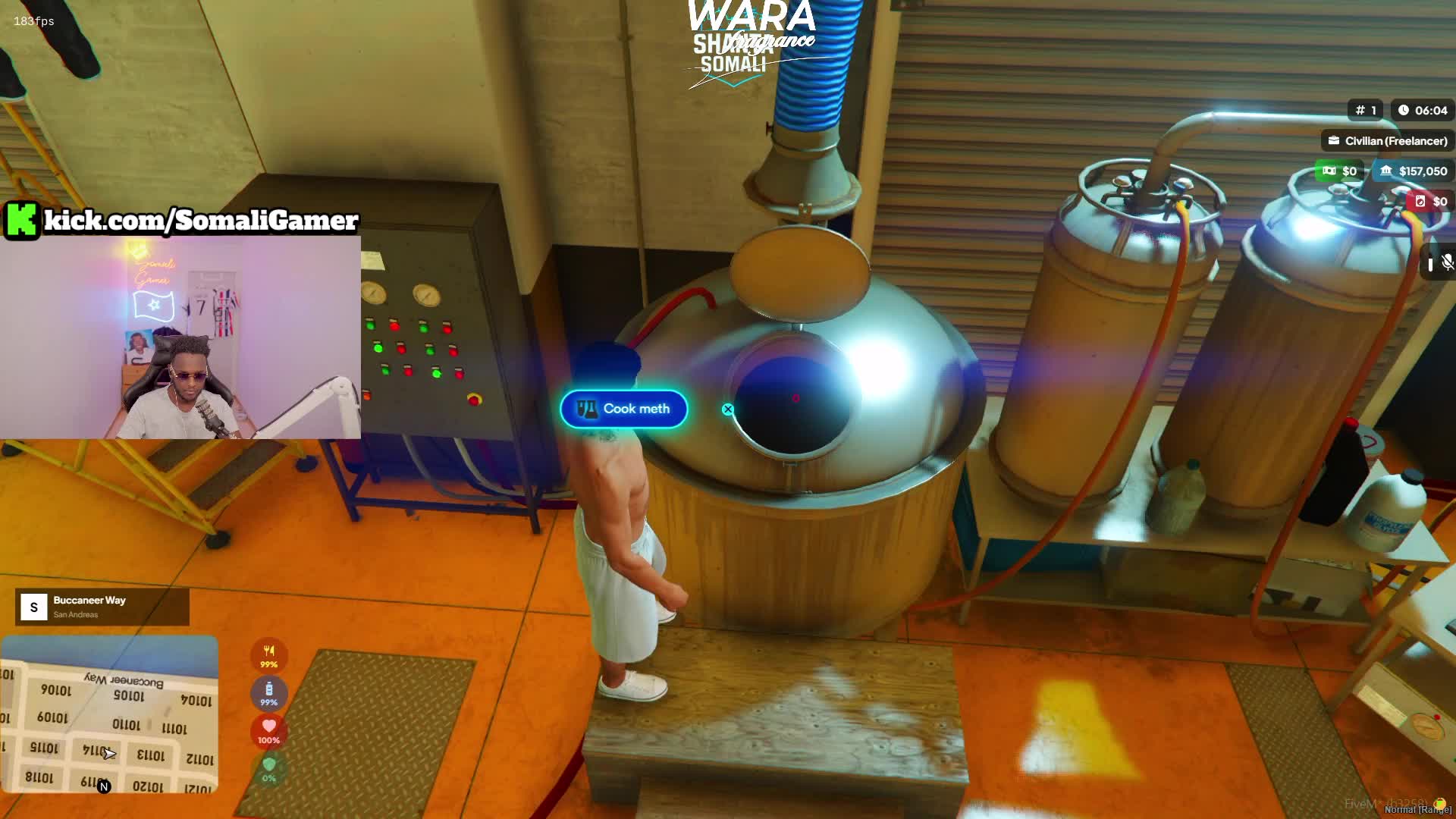The width and height of the screenshot is (1456, 819).
Task: Click the street-grid minimap
Action: click(109, 714)
